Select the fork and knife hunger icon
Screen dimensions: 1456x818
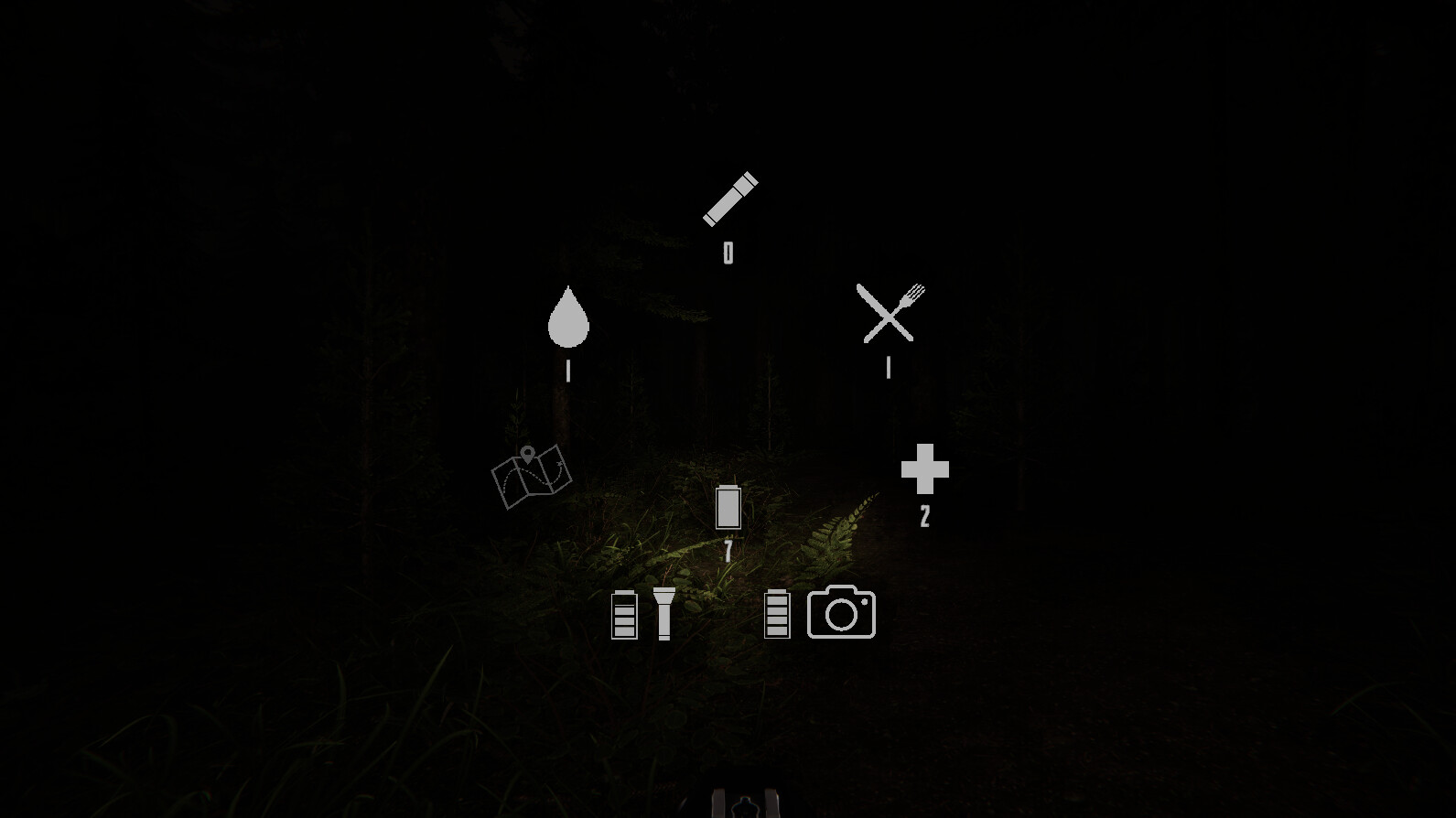click(x=889, y=314)
